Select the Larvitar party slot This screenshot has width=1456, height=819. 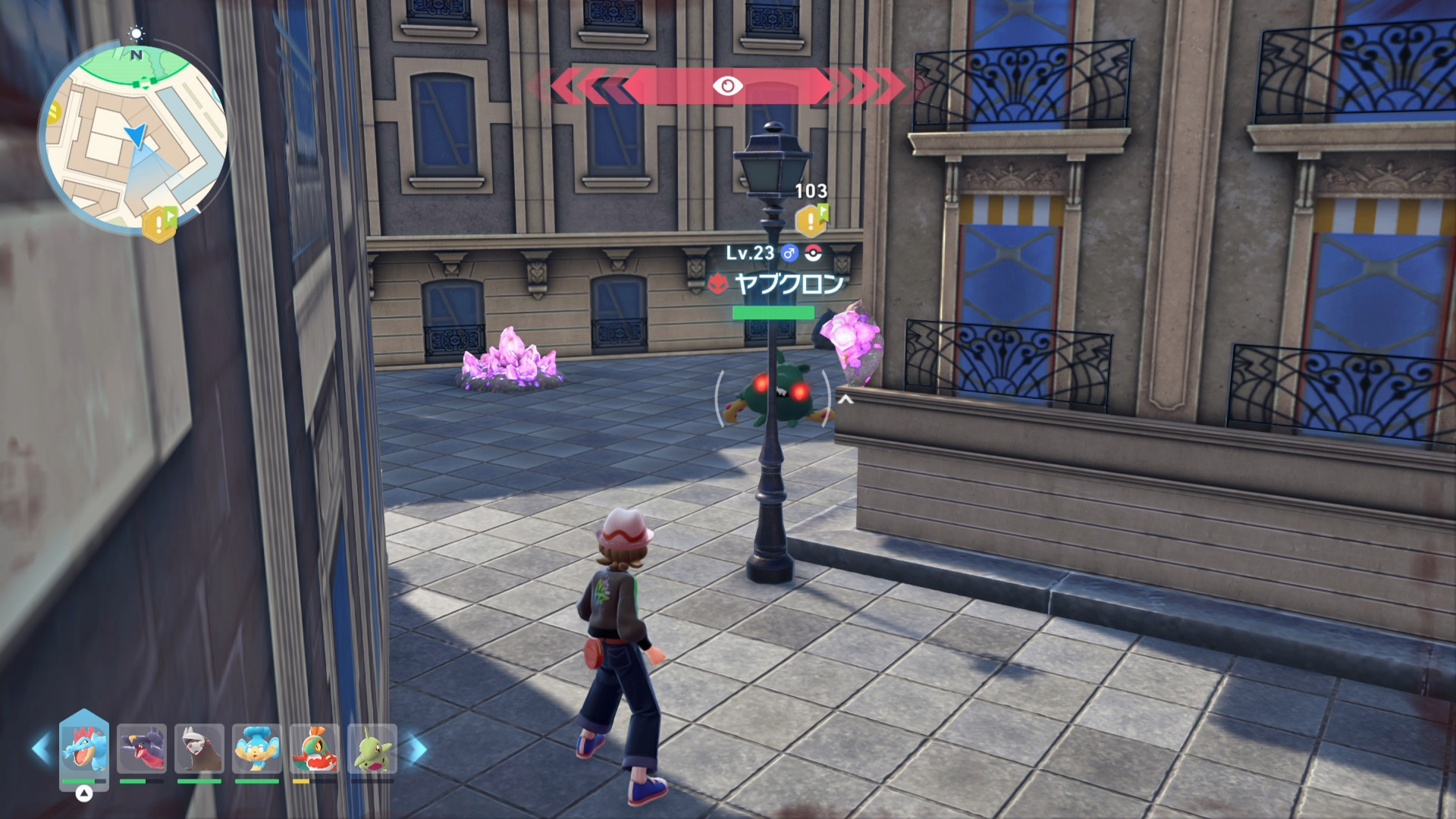click(x=372, y=748)
